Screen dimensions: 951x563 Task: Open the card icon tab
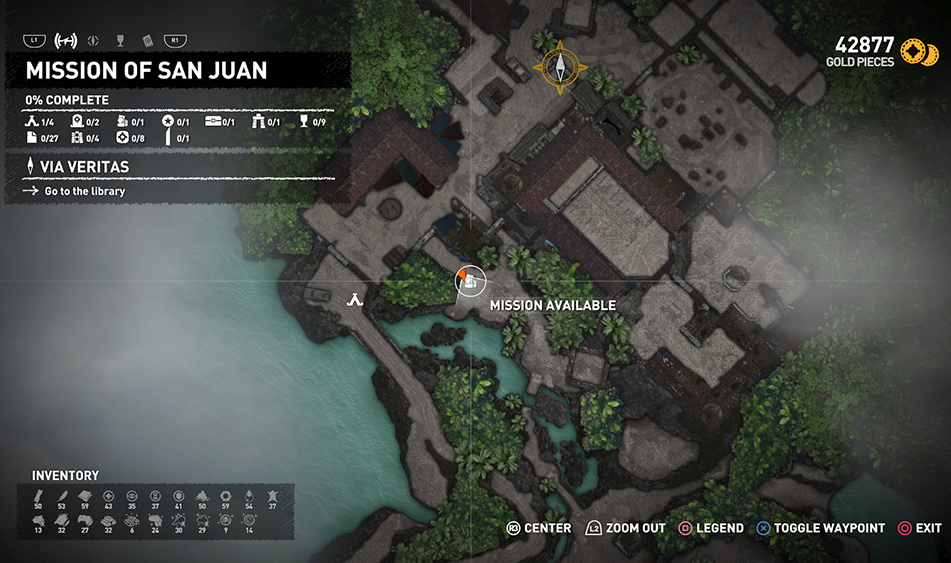pos(147,41)
